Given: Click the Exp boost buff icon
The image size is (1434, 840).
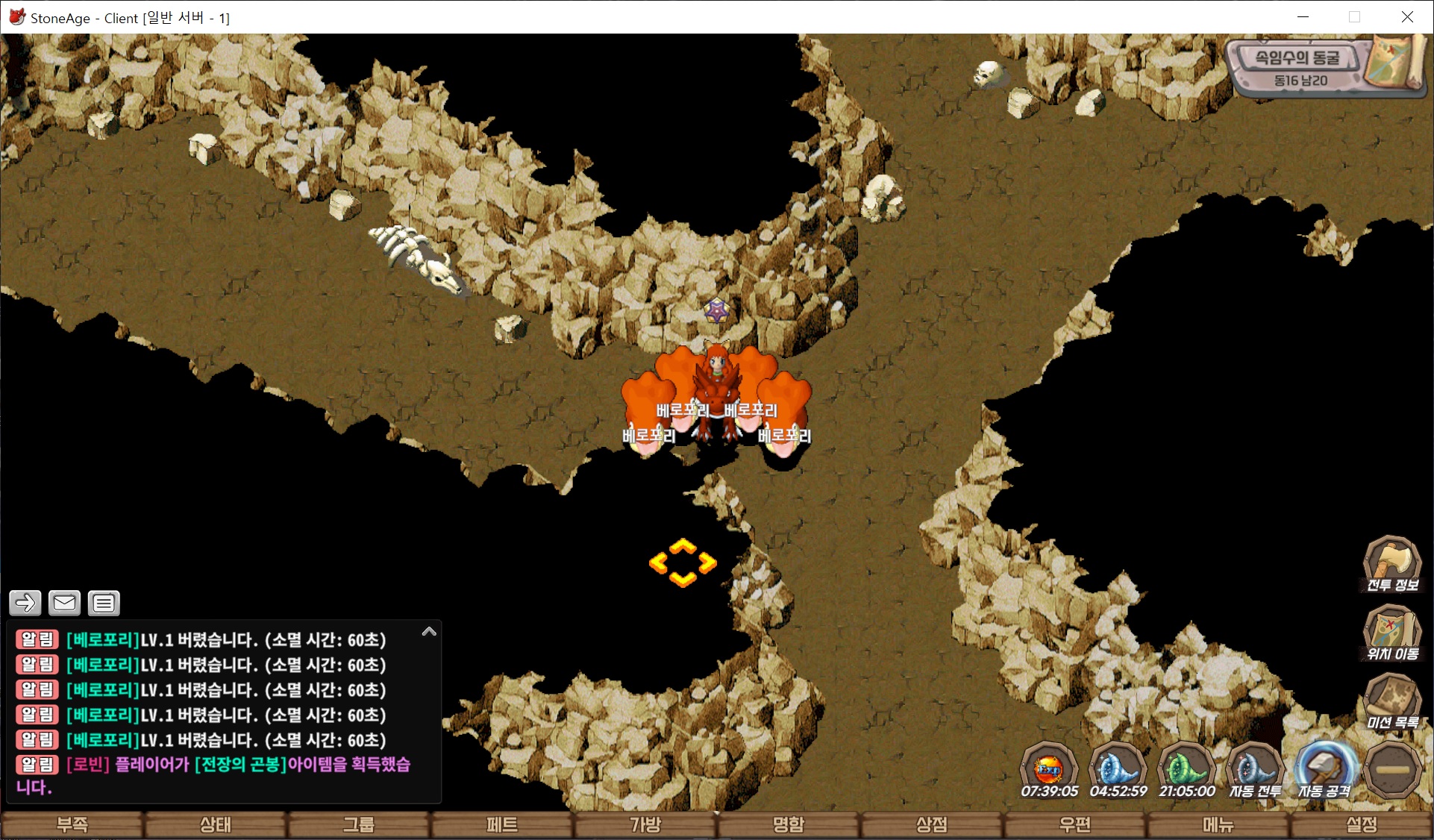Looking at the screenshot, I should (1049, 768).
